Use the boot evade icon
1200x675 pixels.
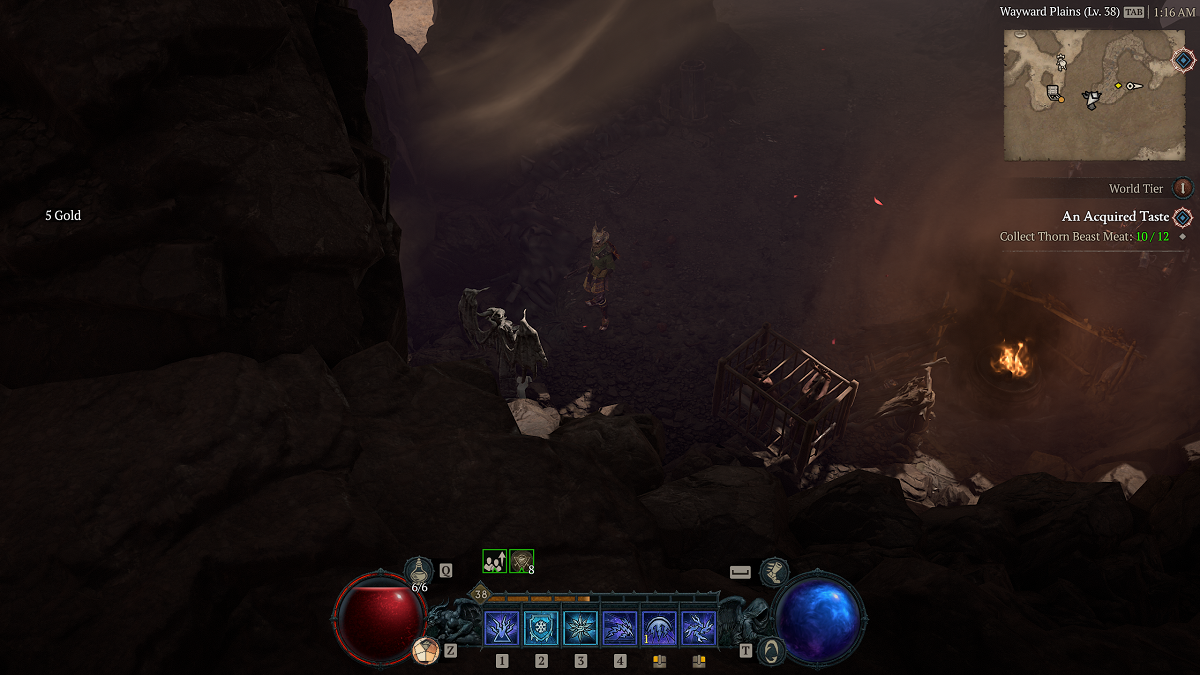pos(773,572)
